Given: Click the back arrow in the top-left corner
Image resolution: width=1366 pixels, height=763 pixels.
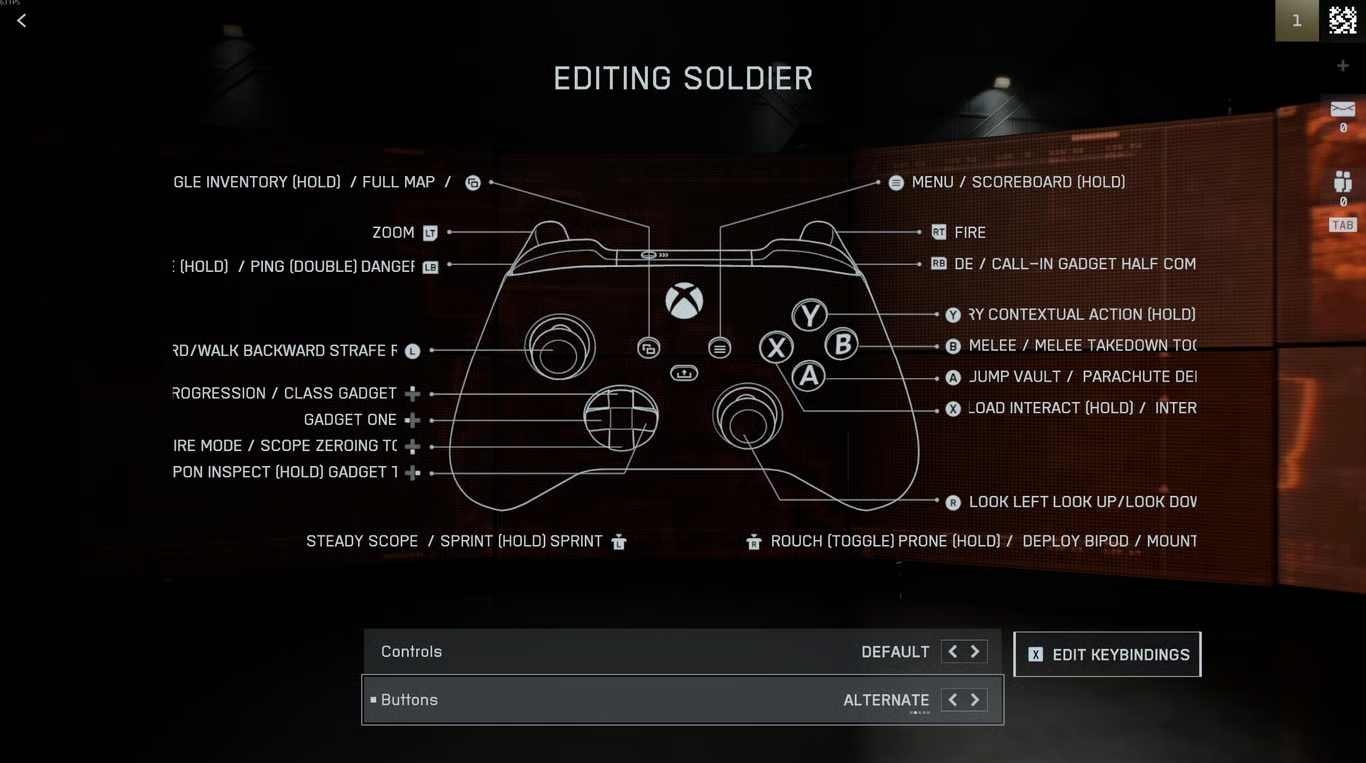Looking at the screenshot, I should [x=20, y=20].
